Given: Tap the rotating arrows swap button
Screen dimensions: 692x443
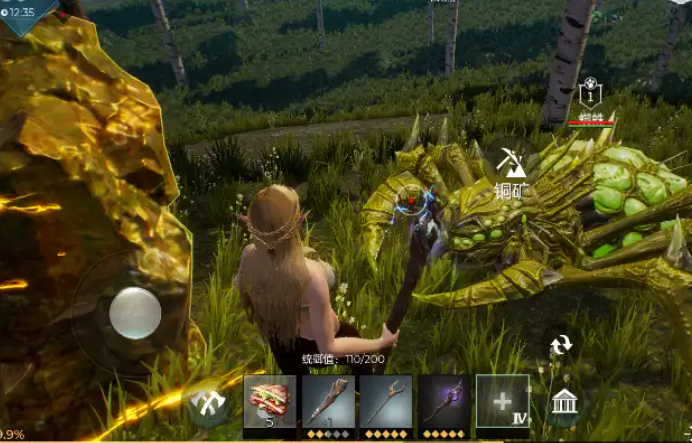Looking at the screenshot, I should point(561,345).
